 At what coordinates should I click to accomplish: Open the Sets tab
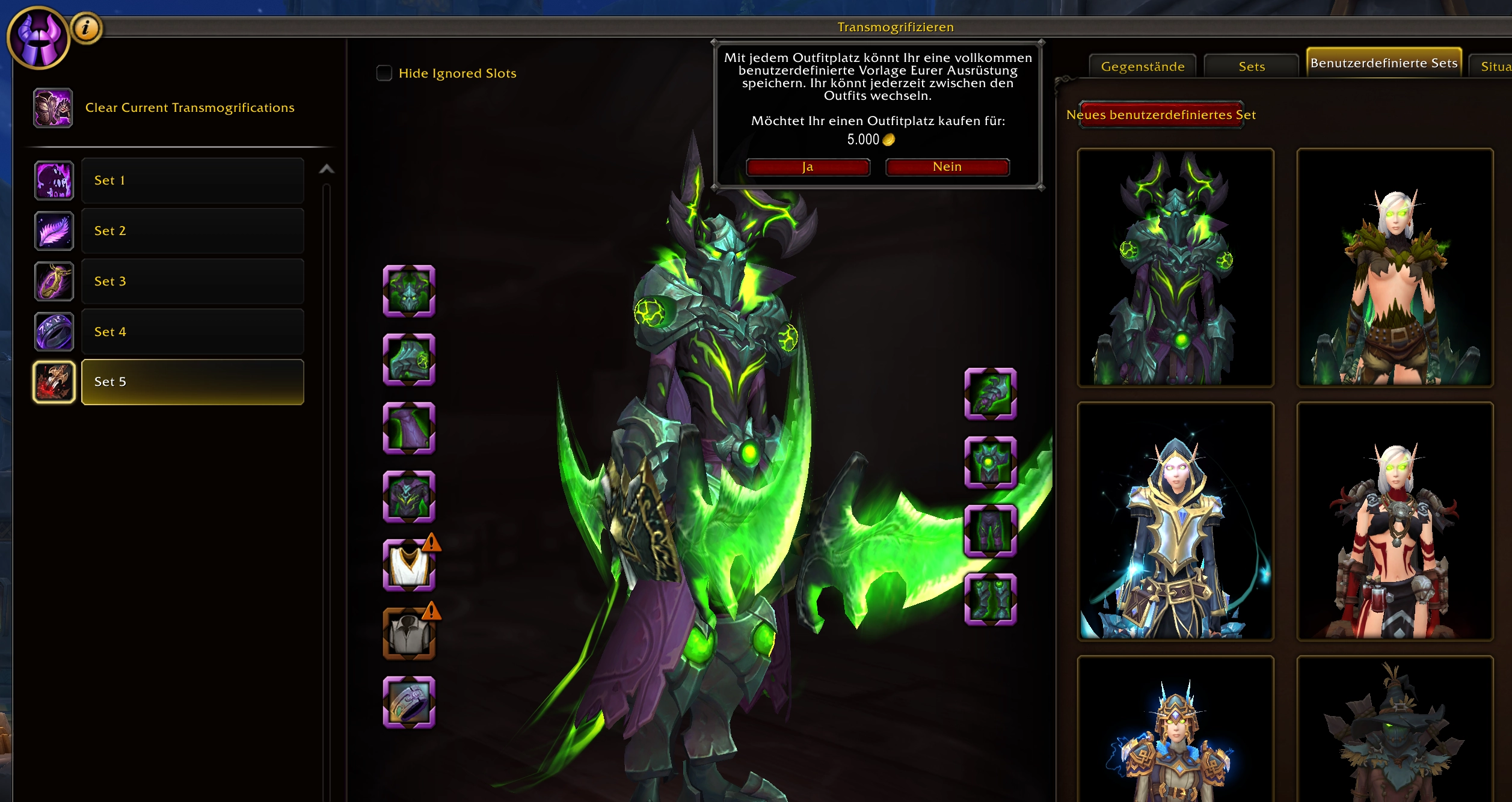(x=1250, y=66)
